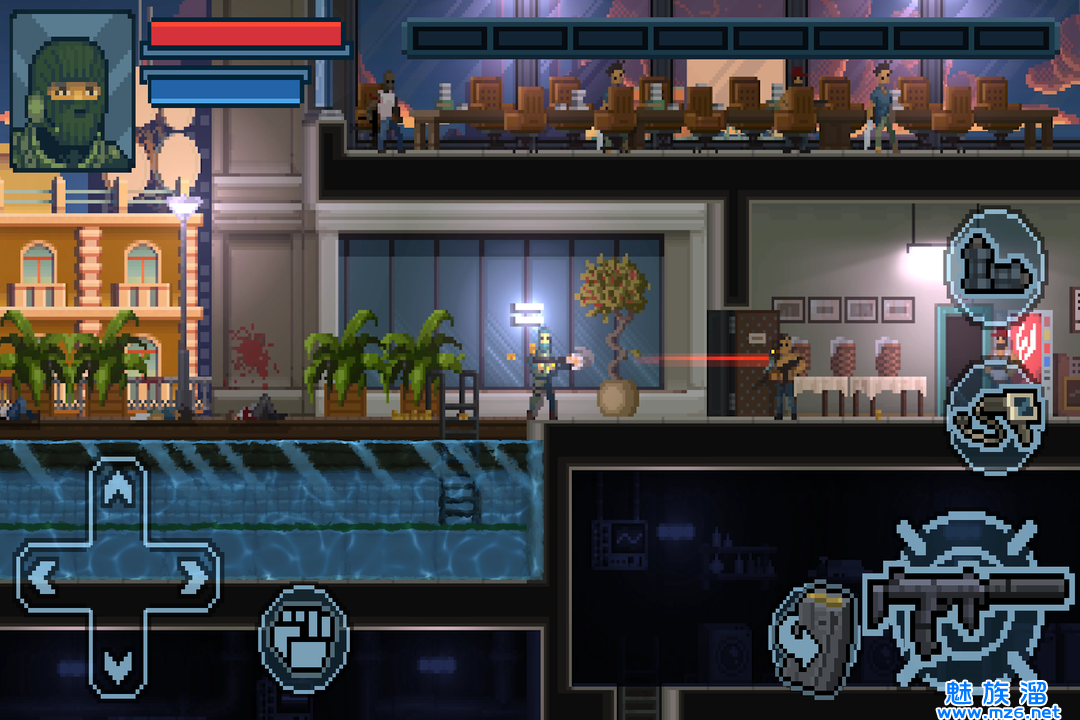The width and height of the screenshot is (1080, 720).
Task: Activate the boot kick button
Action: click(995, 262)
